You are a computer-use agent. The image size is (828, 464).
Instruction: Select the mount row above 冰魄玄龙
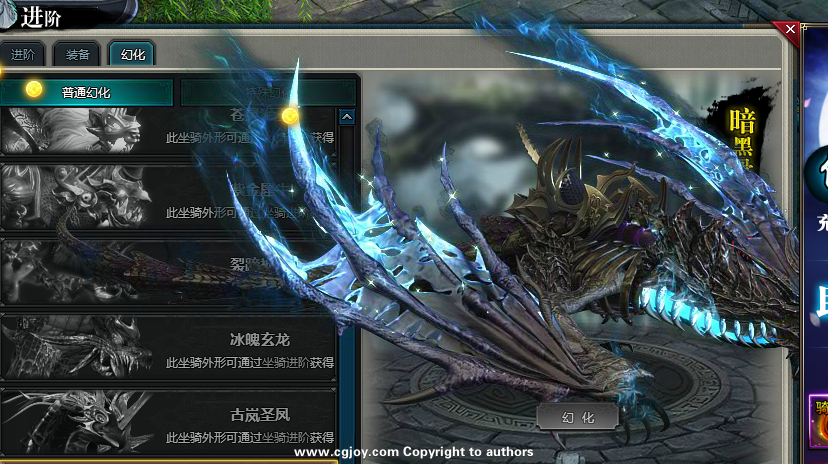pos(168,272)
